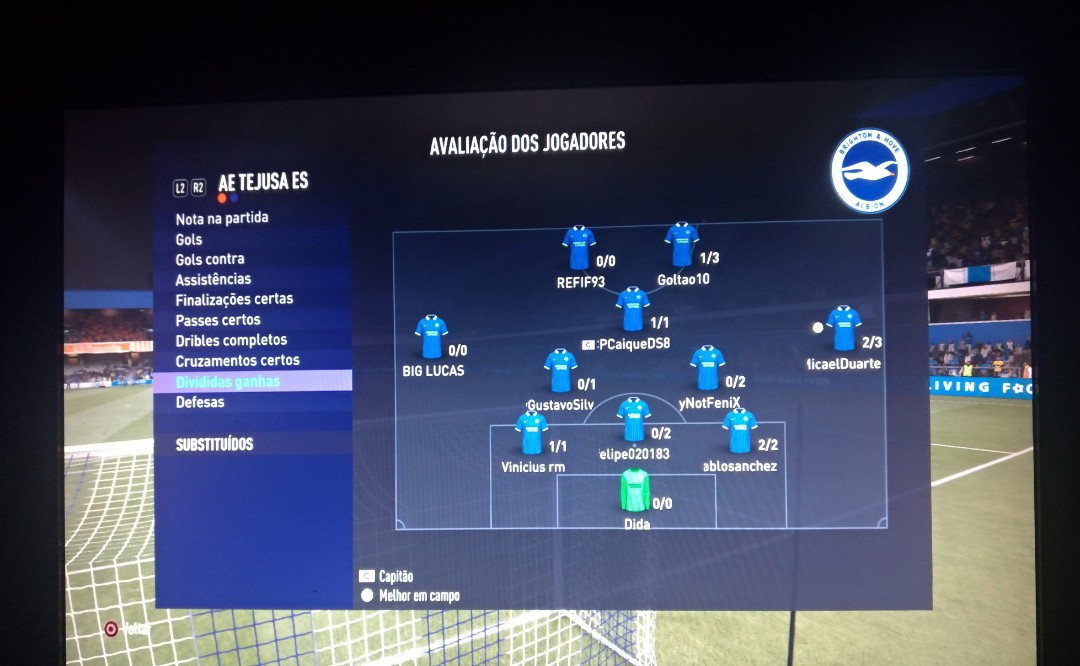Click the Goltao10 player shirt
1080x666 pixels.
[681, 245]
